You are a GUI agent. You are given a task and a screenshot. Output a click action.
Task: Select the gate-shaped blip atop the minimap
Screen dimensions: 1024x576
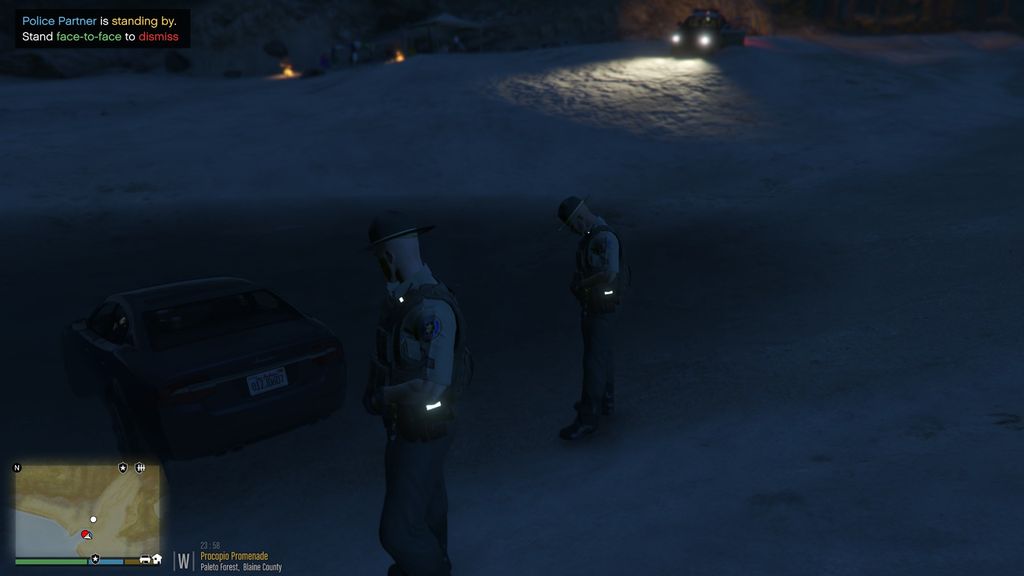point(140,467)
